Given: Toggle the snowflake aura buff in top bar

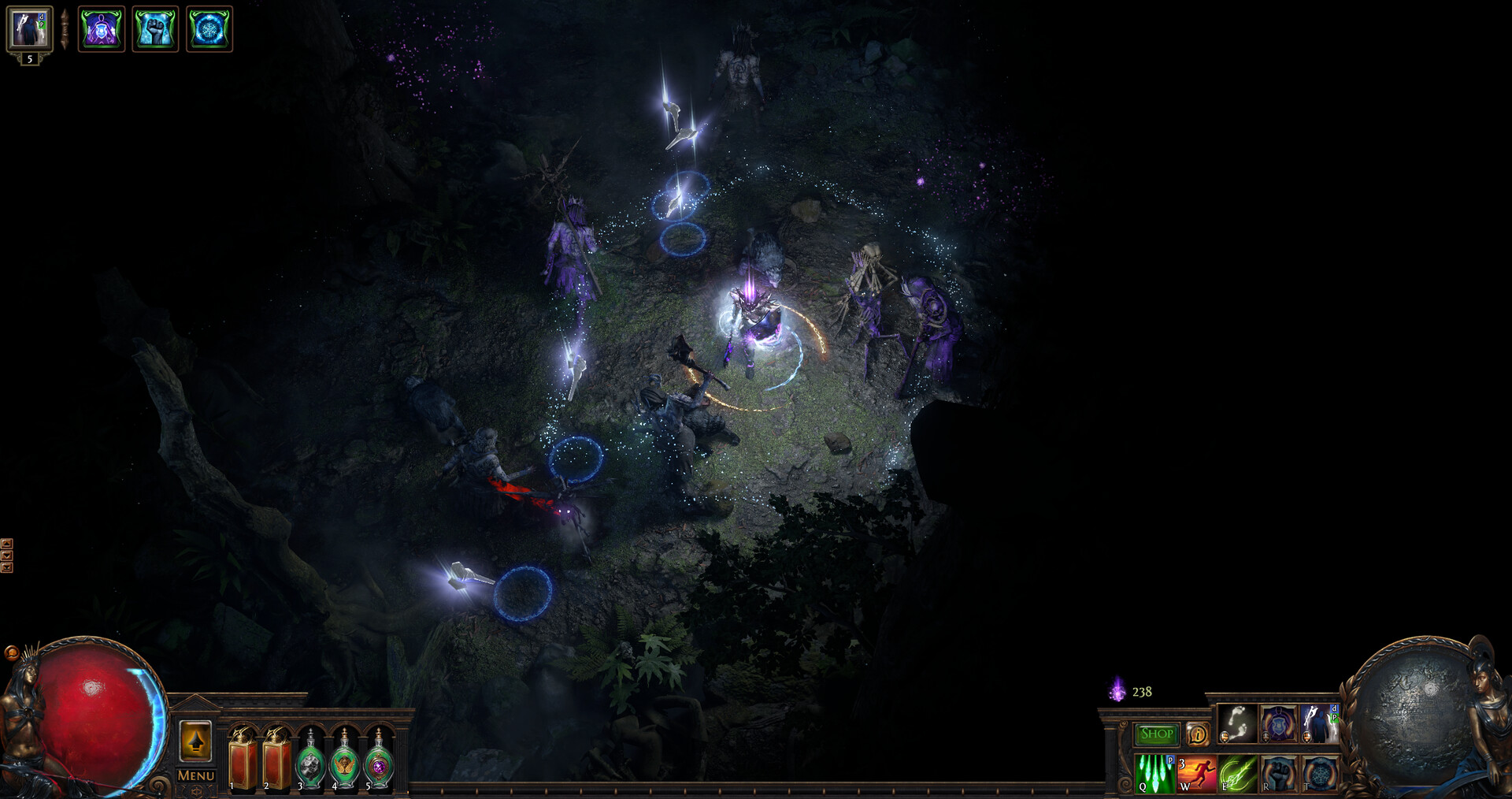Looking at the screenshot, I should point(209,30).
